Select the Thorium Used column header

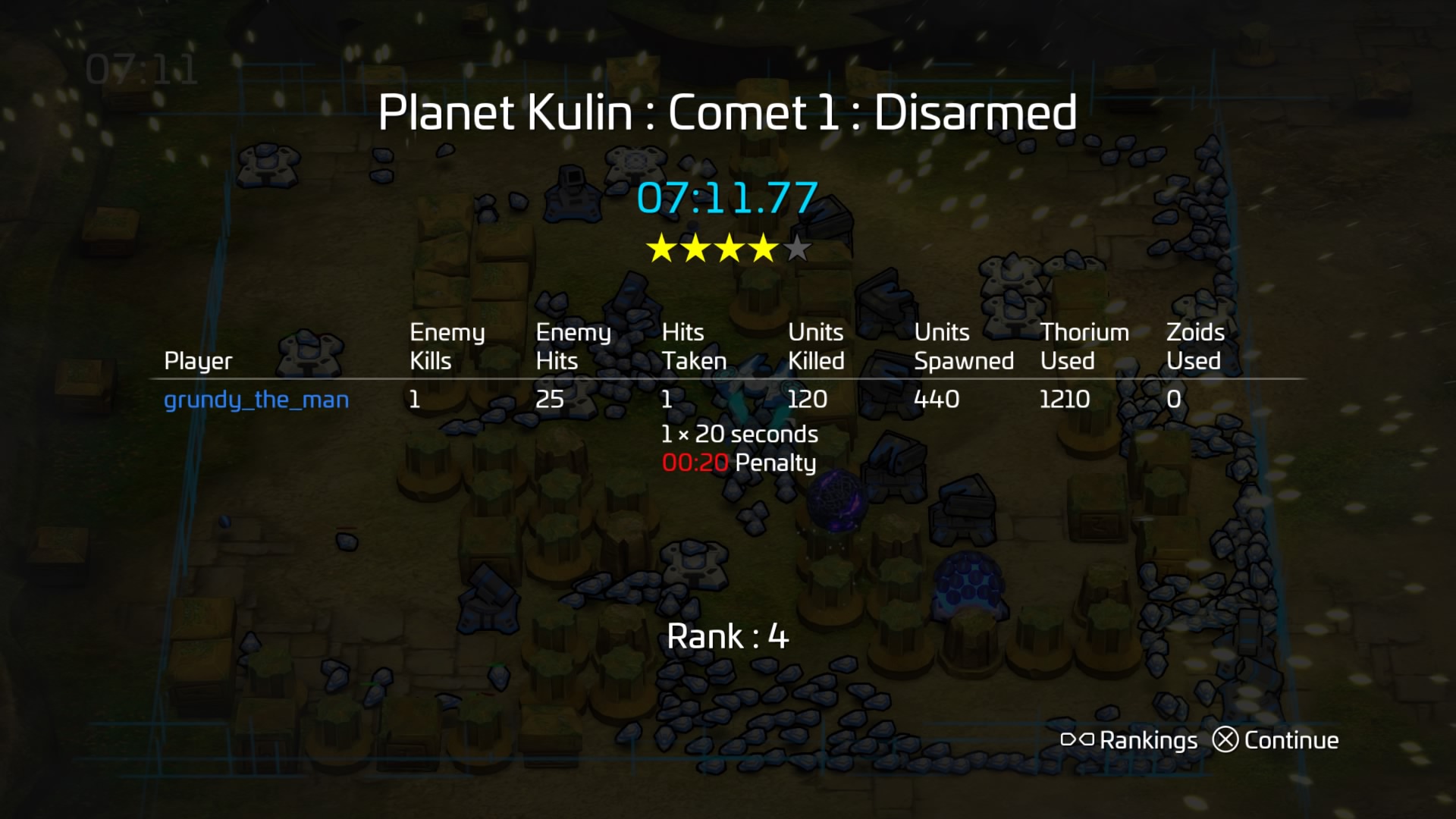[1084, 346]
